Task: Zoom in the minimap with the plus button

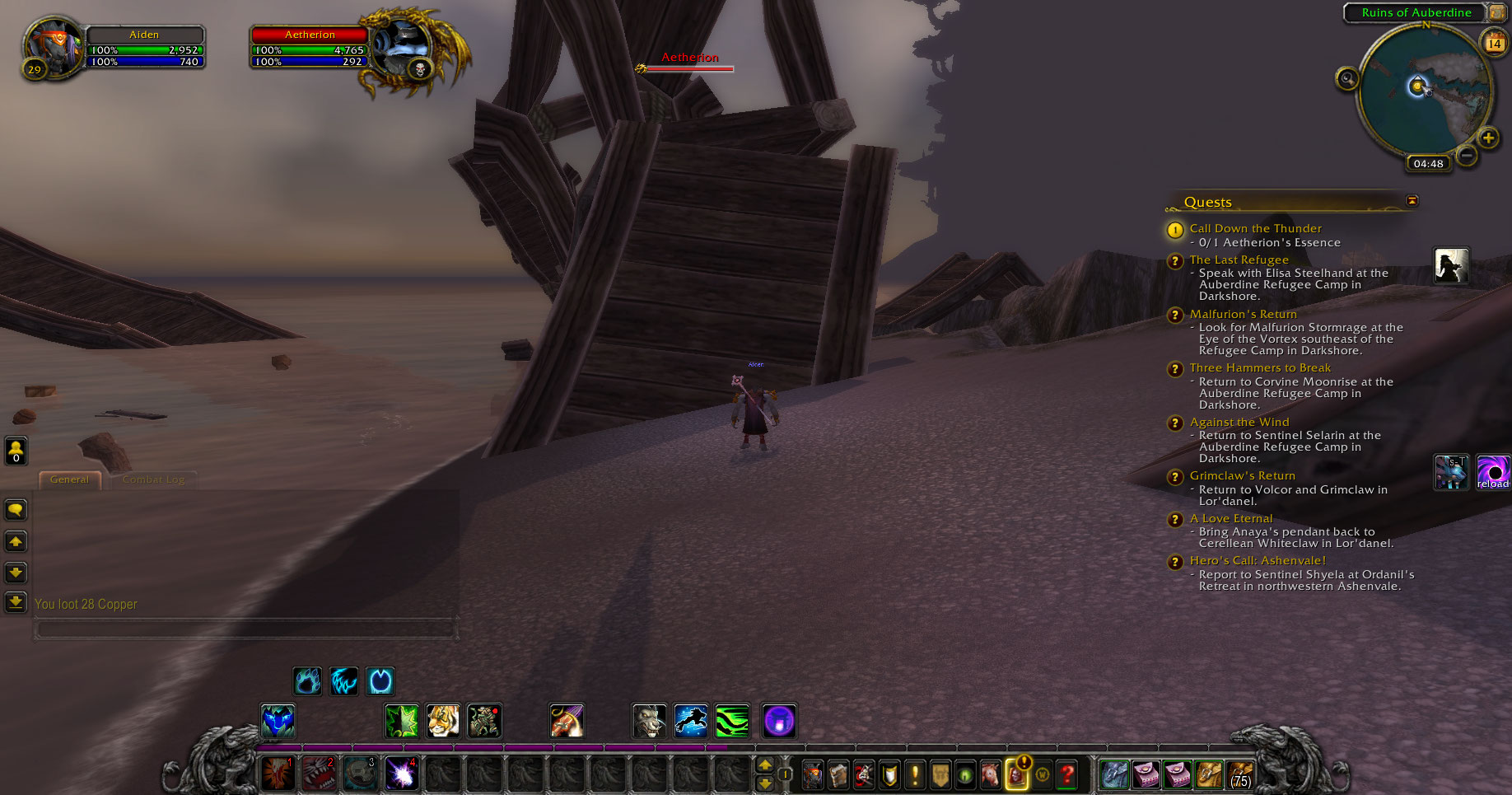Action: [x=1488, y=138]
